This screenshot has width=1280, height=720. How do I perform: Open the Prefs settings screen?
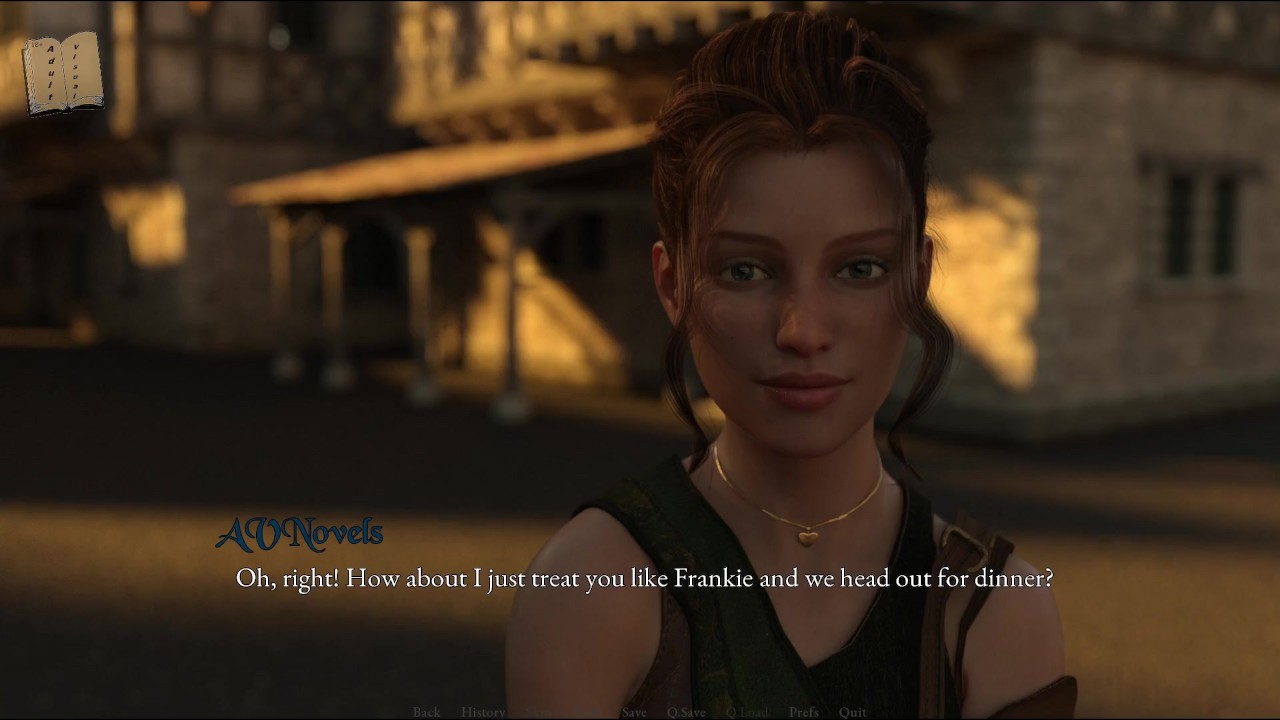(804, 712)
